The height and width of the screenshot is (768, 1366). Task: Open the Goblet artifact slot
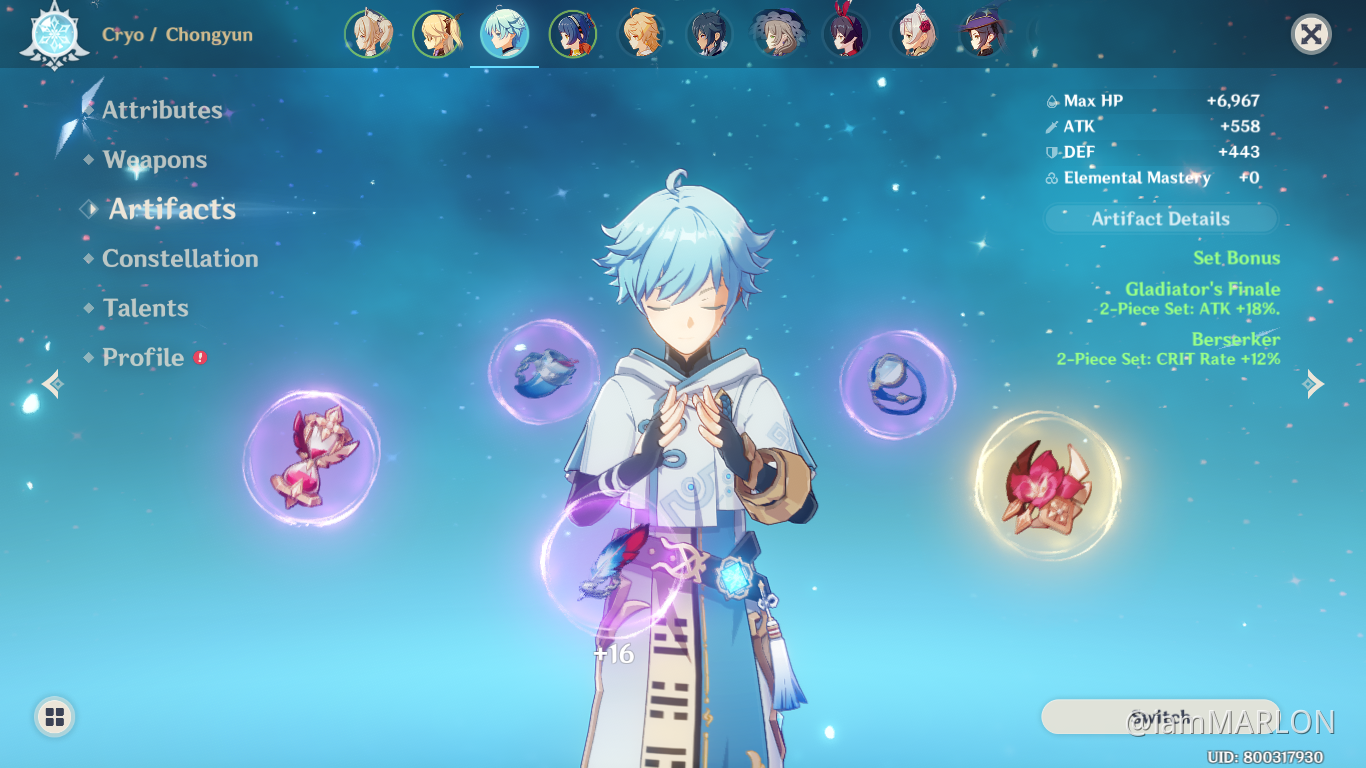[x=545, y=372]
